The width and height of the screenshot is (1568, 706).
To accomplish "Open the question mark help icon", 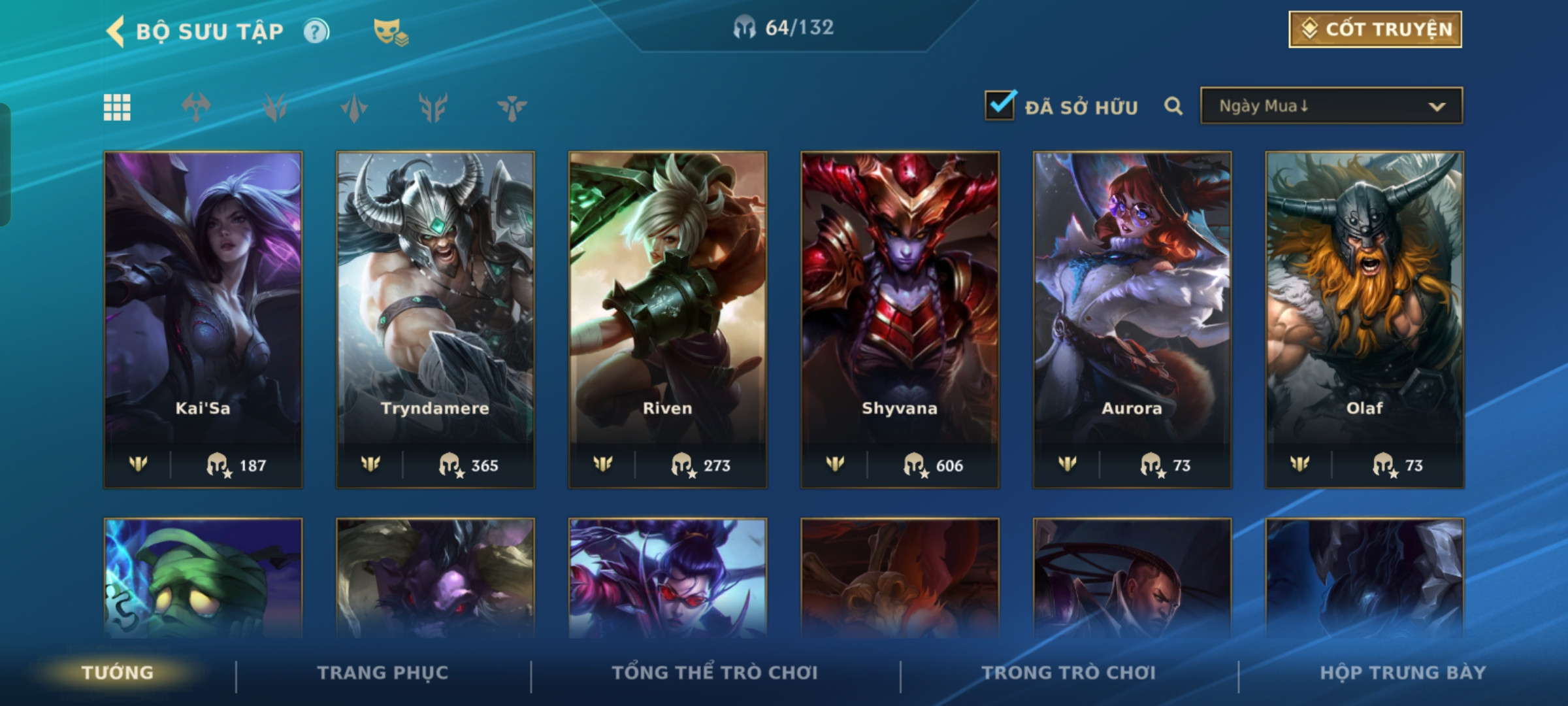I will point(316,31).
